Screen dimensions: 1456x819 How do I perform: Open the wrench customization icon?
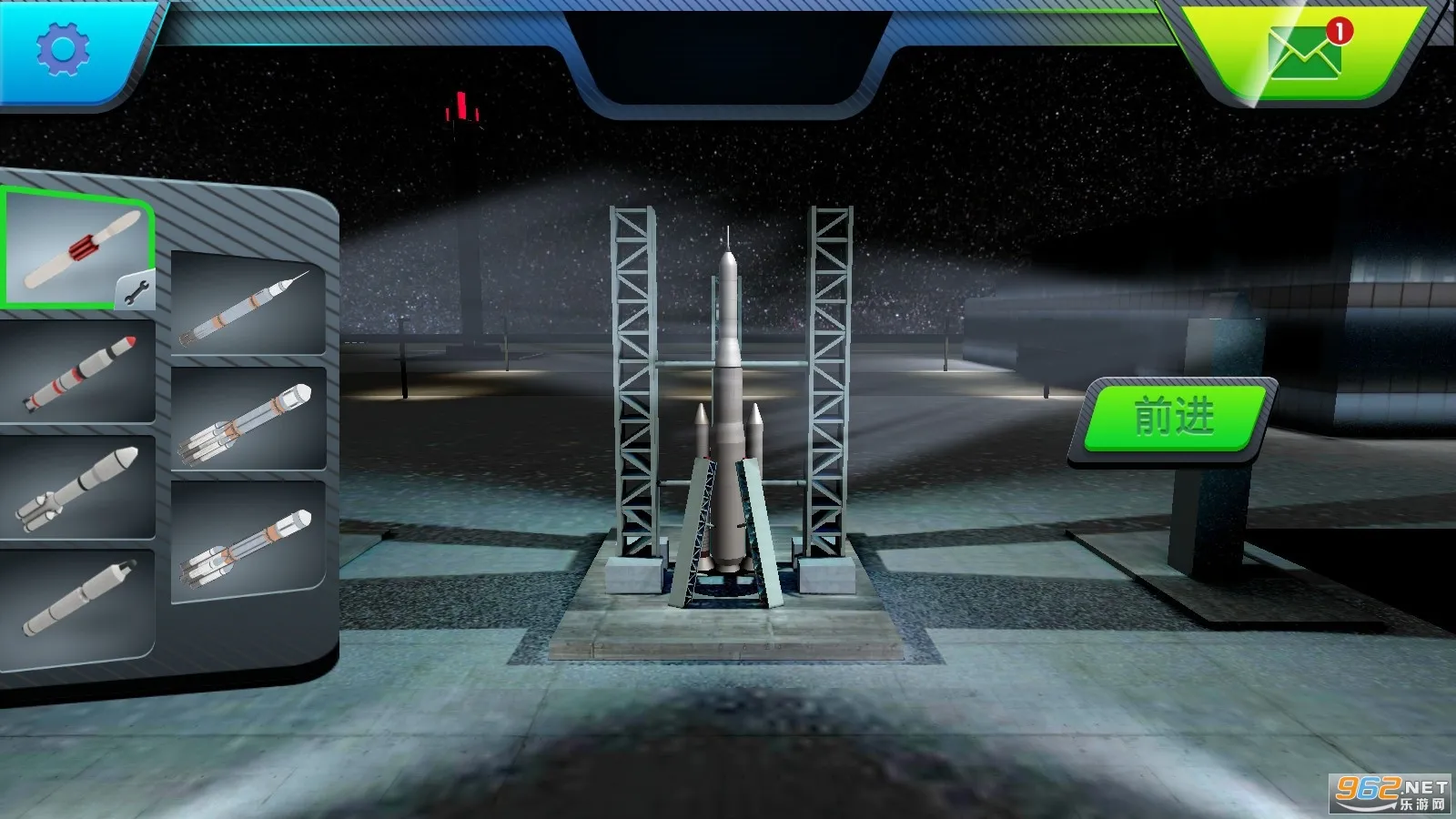point(136,291)
